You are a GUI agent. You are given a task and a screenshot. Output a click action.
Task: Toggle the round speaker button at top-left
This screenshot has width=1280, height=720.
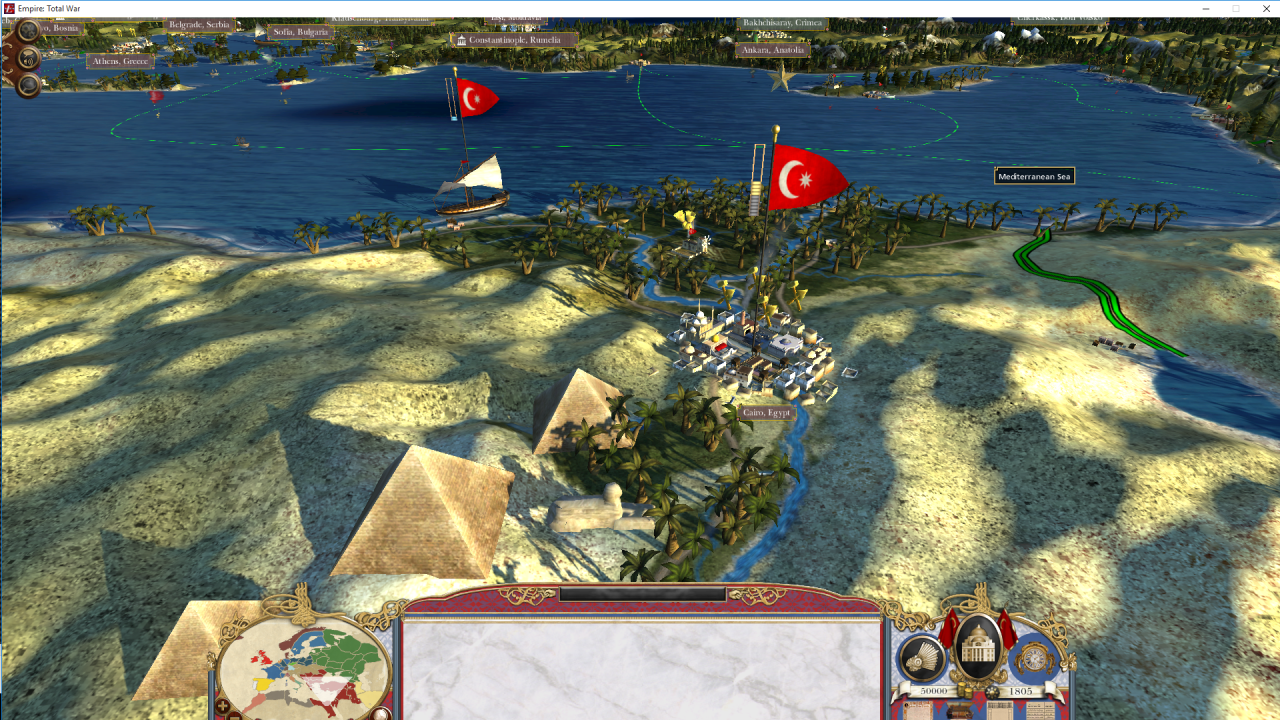[x=28, y=58]
